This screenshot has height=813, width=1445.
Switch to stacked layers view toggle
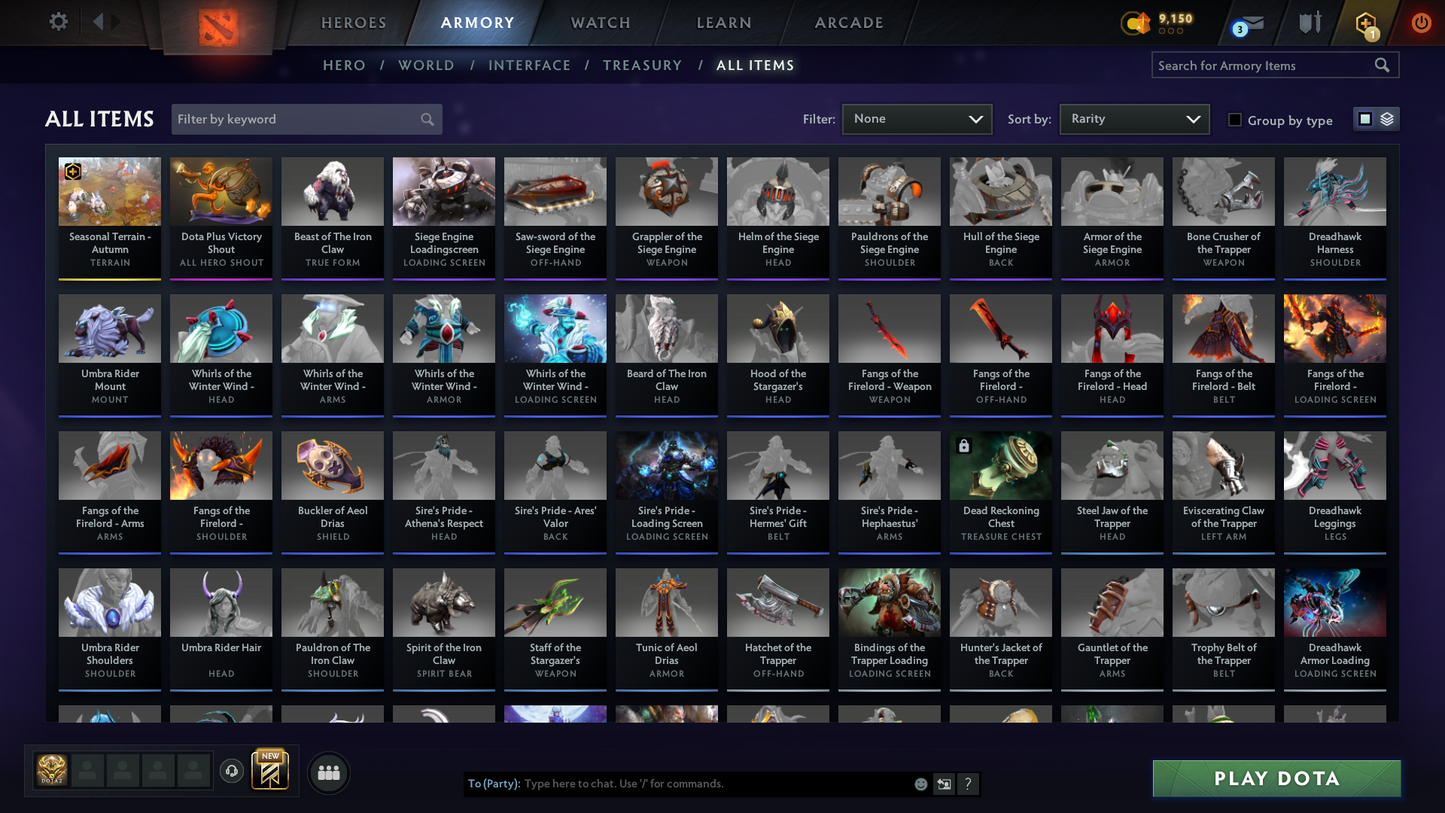point(1388,118)
